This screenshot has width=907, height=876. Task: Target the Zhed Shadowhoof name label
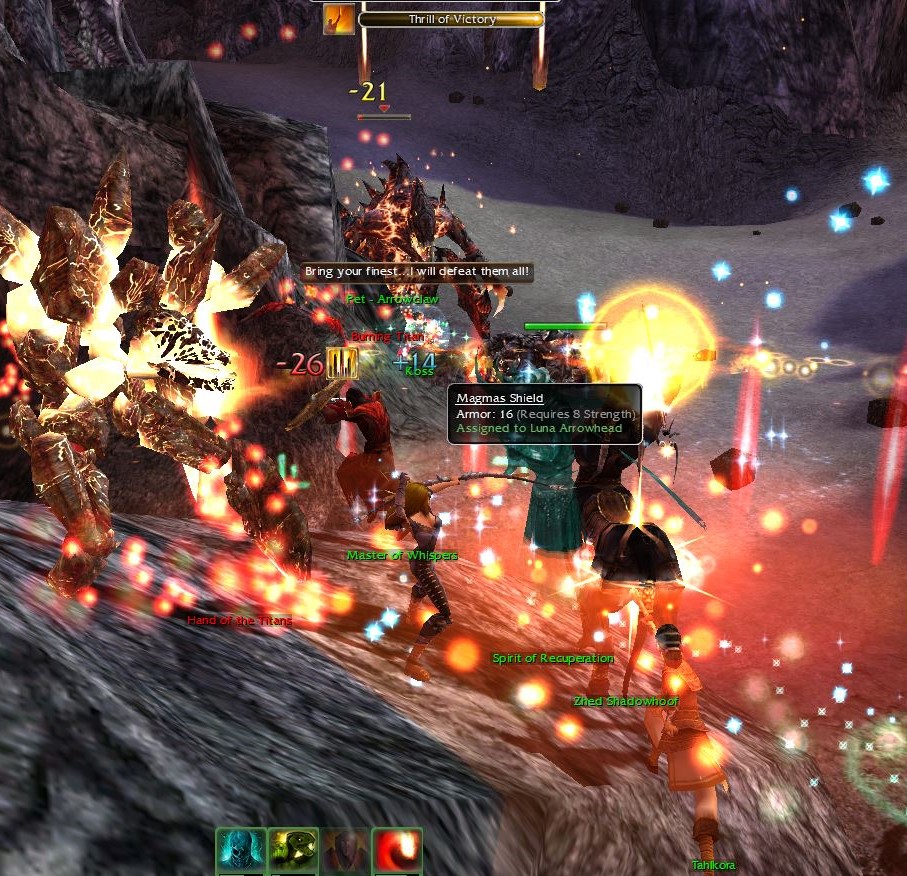point(626,701)
